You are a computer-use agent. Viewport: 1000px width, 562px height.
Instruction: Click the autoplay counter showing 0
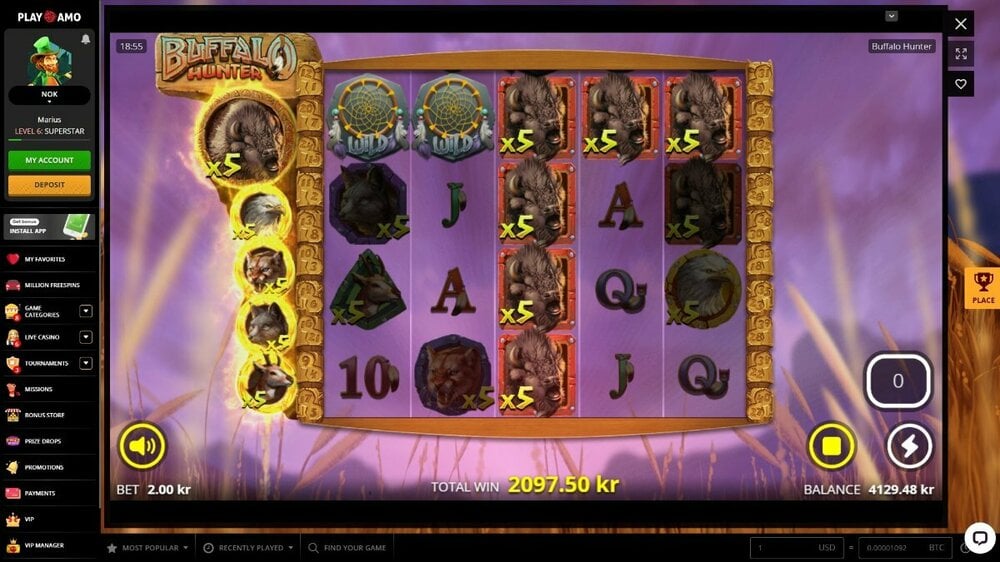897,381
